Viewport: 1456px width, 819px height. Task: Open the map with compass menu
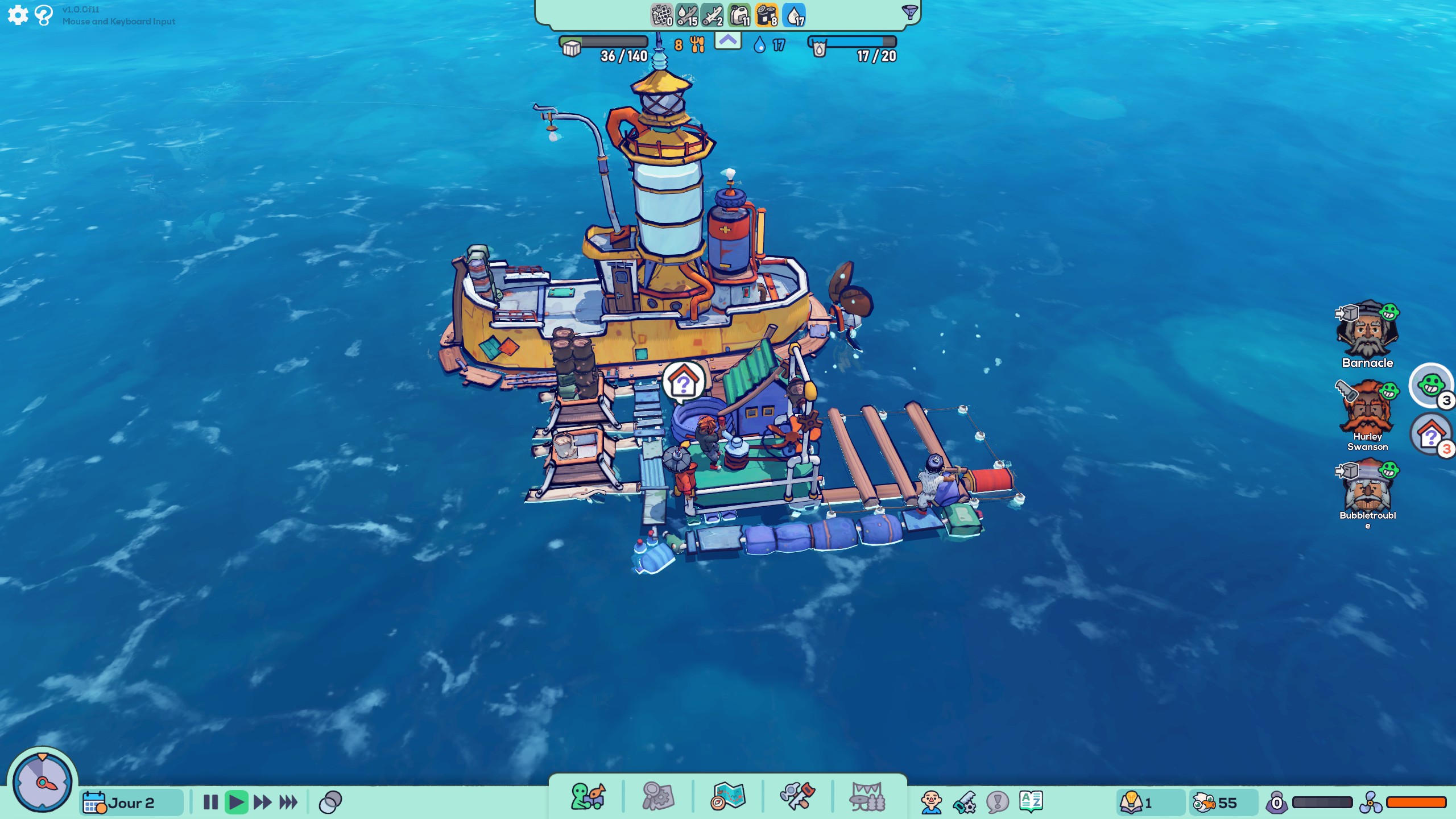tap(727, 796)
